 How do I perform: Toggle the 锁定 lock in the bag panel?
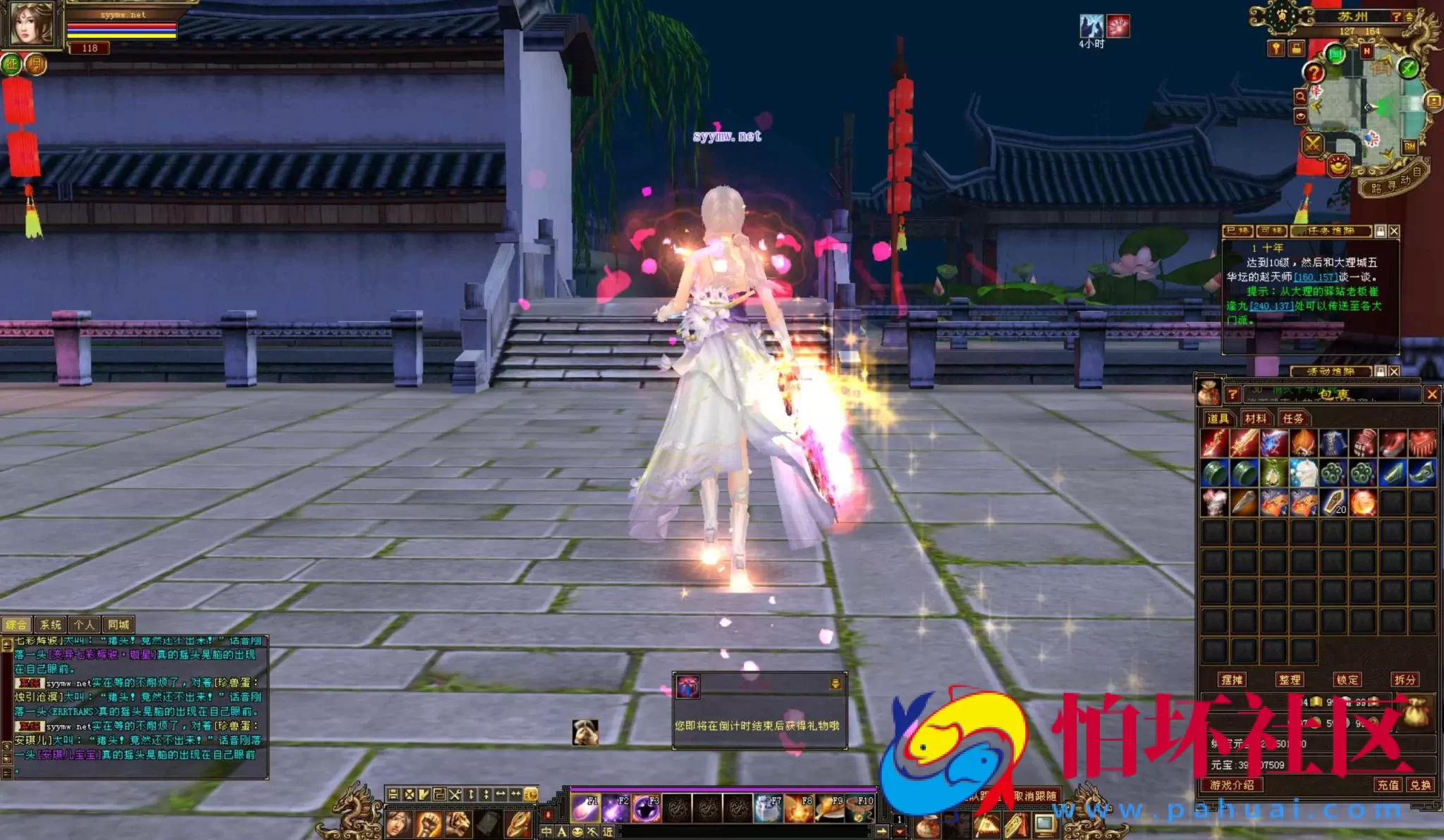coord(1349,679)
